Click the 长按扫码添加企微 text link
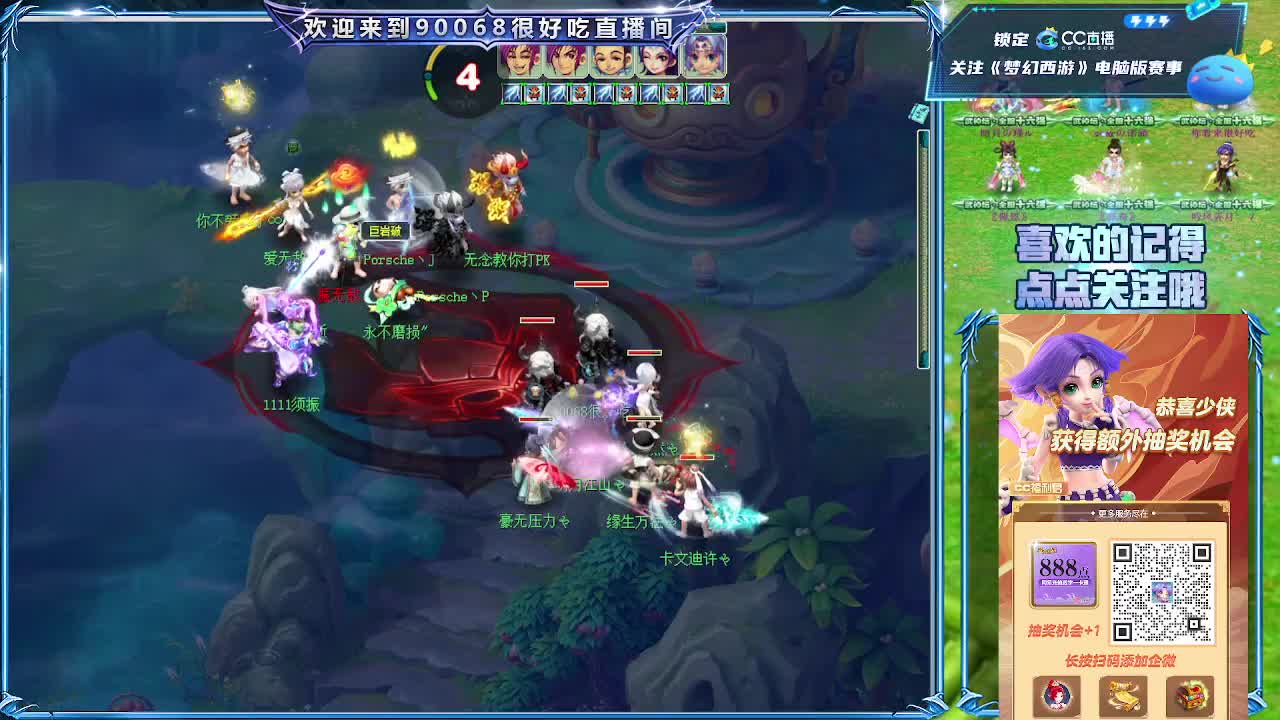This screenshot has height=720, width=1280. point(1120,659)
